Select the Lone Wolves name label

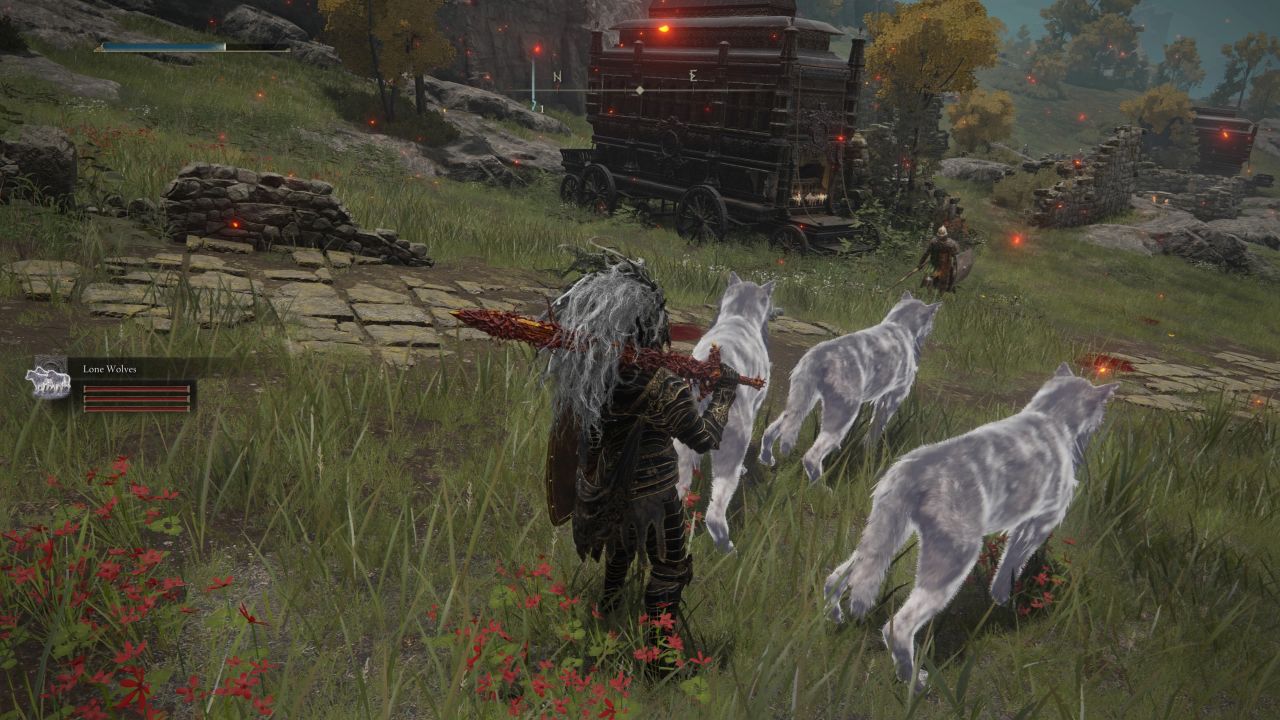[x=112, y=369]
